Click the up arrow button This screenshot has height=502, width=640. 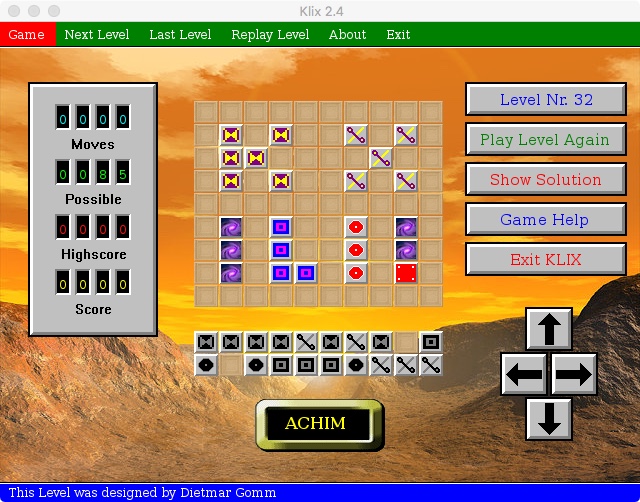(549, 329)
